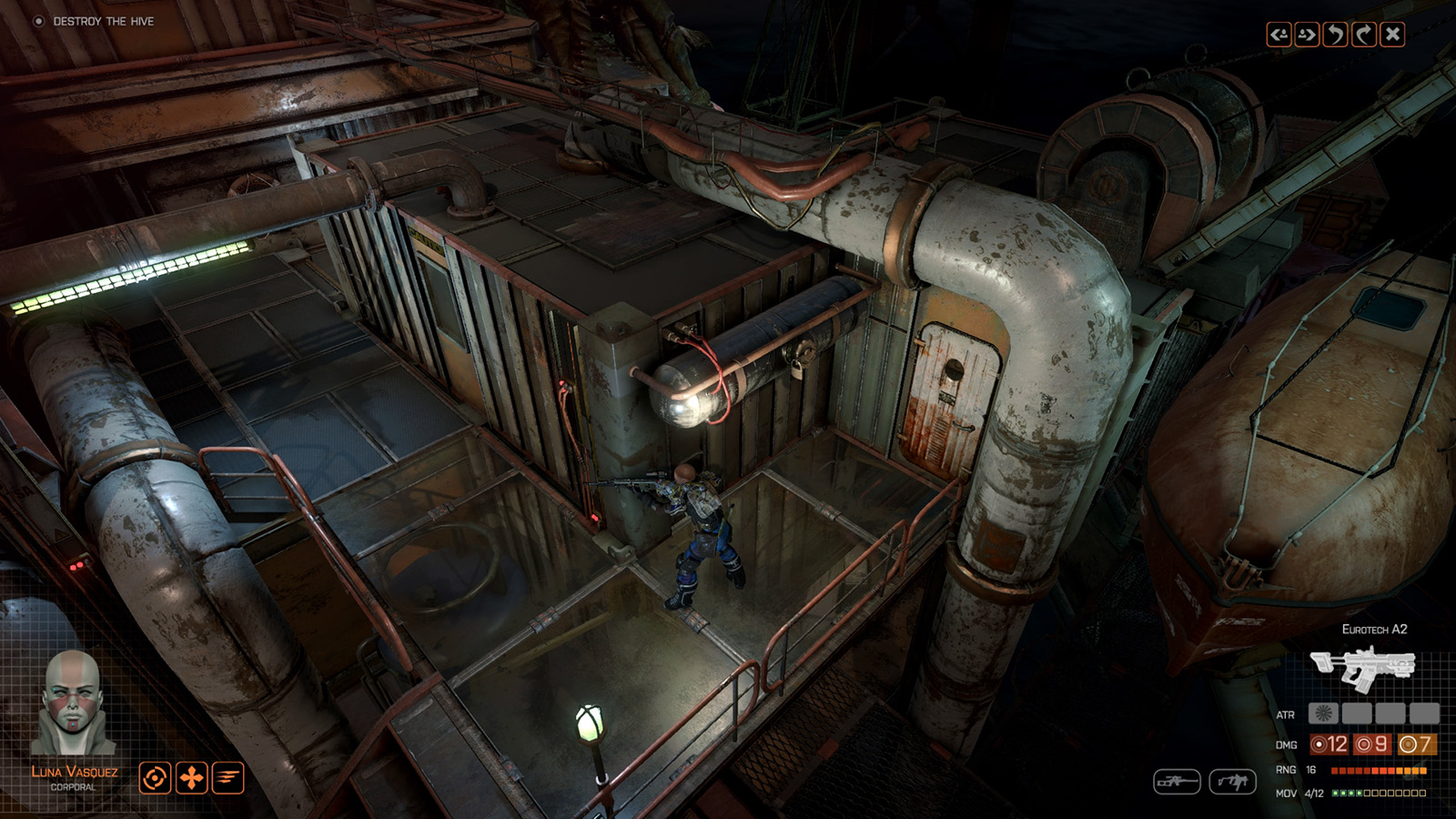This screenshot has height=819, width=1456.
Task: Click Luna Vasquez's portrait
Action: (x=73, y=703)
